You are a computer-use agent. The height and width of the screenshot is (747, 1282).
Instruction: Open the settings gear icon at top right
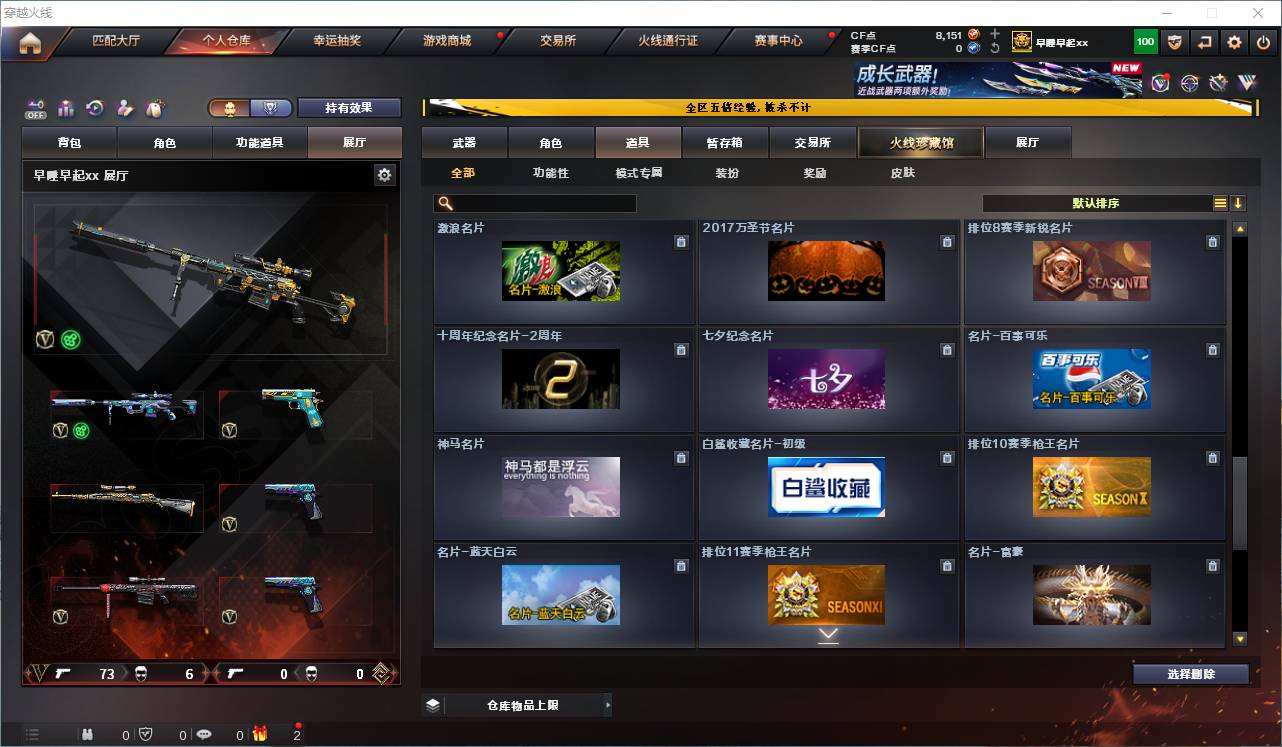tap(1233, 42)
